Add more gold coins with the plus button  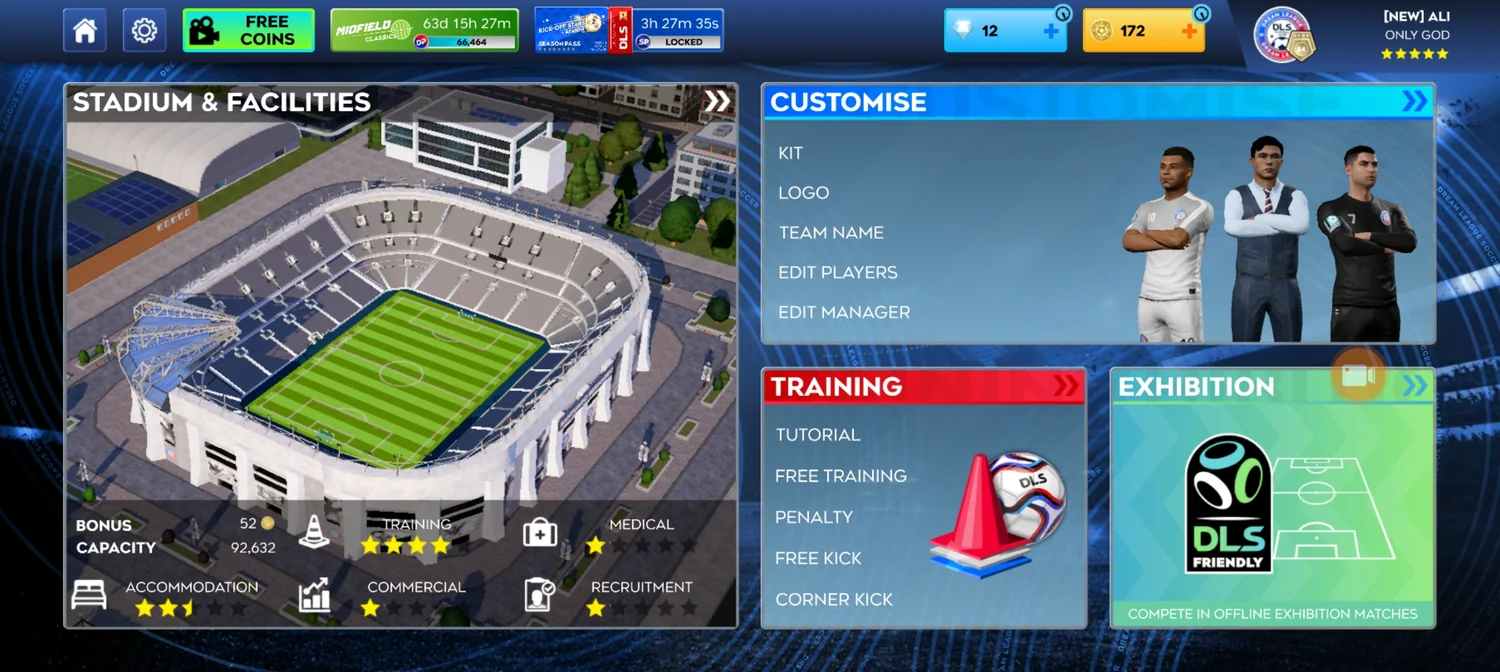[x=1189, y=31]
